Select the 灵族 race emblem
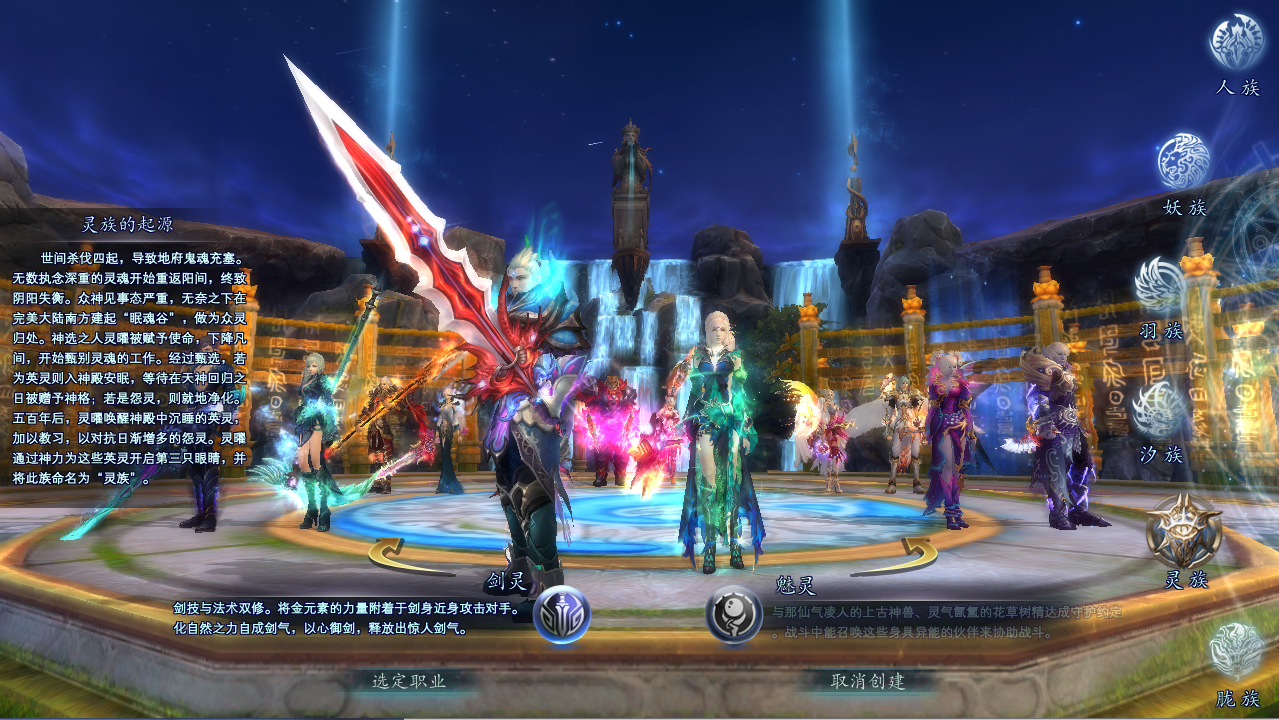Image resolution: width=1279 pixels, height=720 pixels. (1184, 531)
